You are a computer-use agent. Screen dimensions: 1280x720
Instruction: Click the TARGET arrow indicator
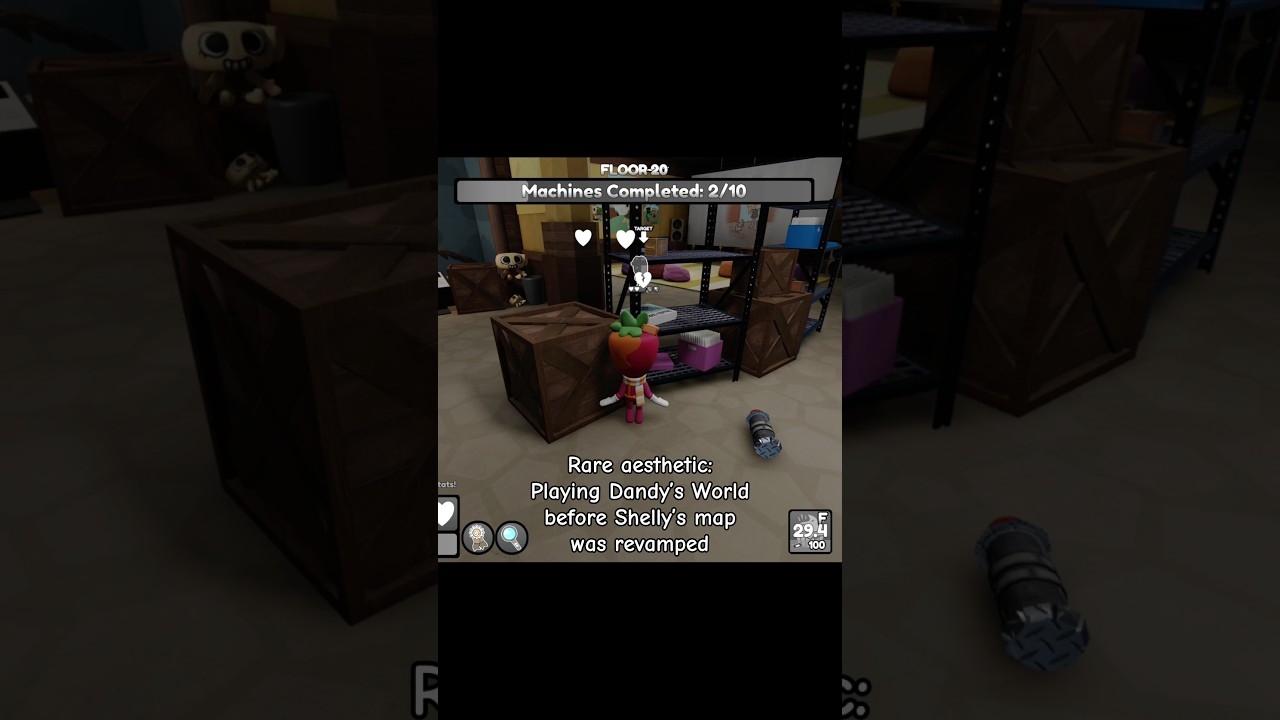[x=643, y=228]
